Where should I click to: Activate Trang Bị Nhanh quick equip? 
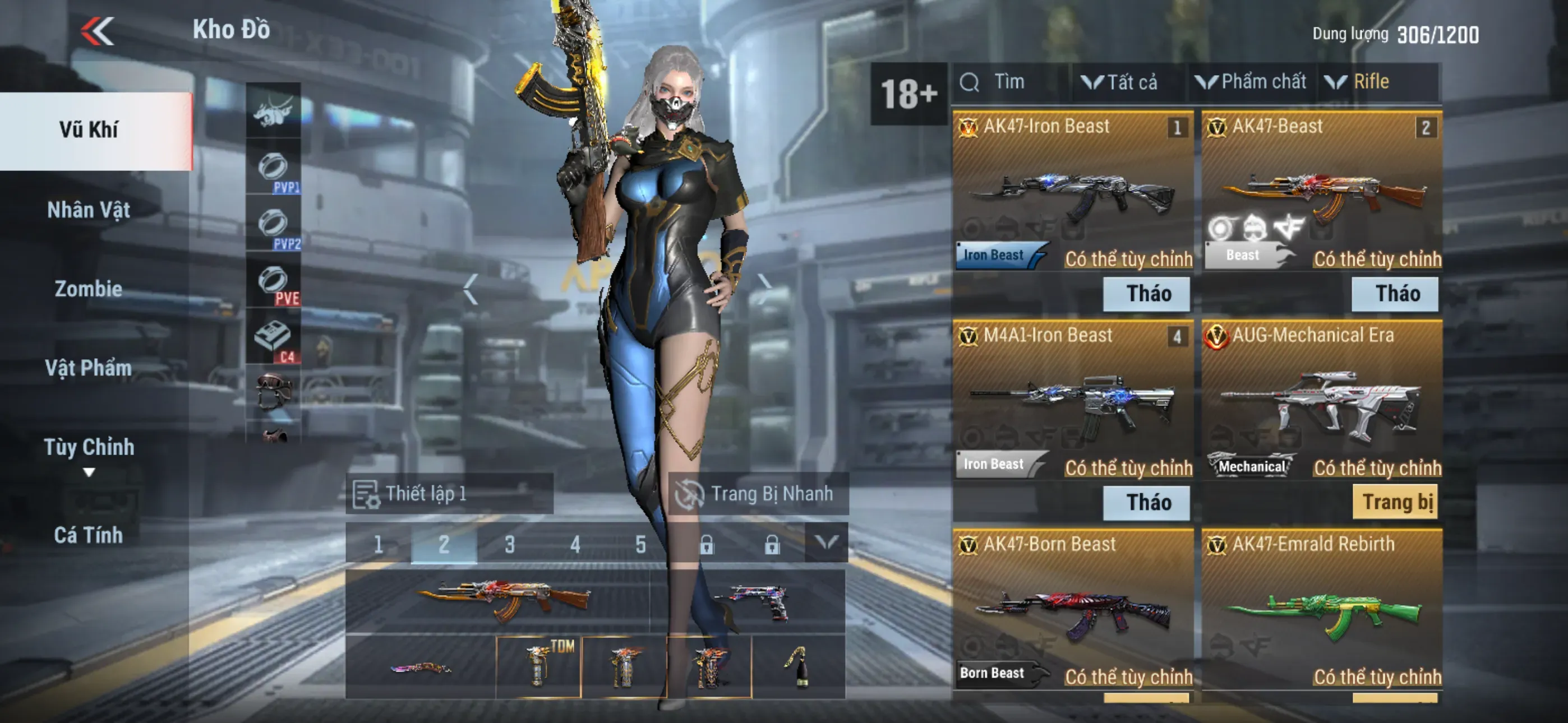coord(757,494)
